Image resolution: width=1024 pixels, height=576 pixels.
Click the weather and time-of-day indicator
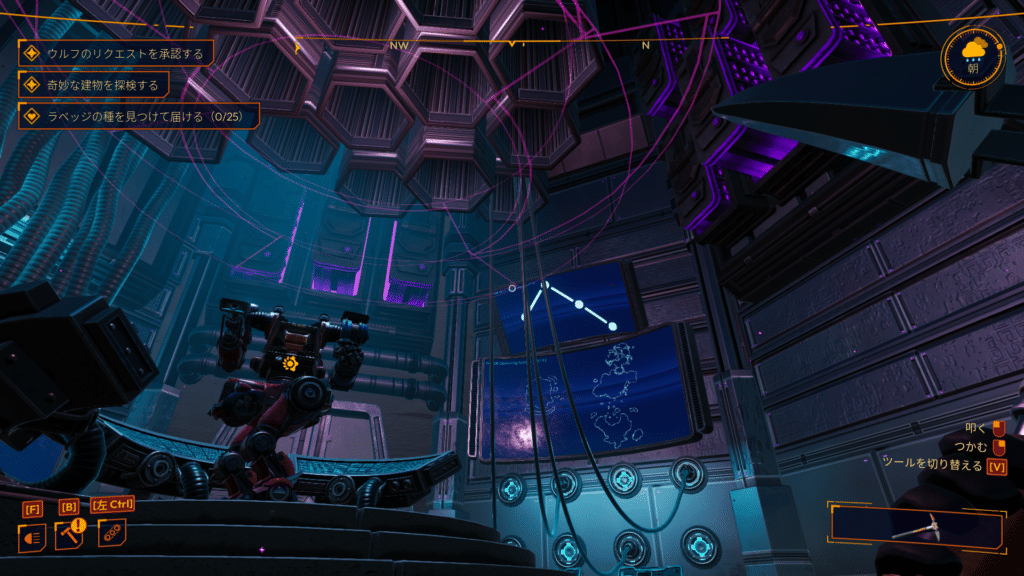[972, 54]
